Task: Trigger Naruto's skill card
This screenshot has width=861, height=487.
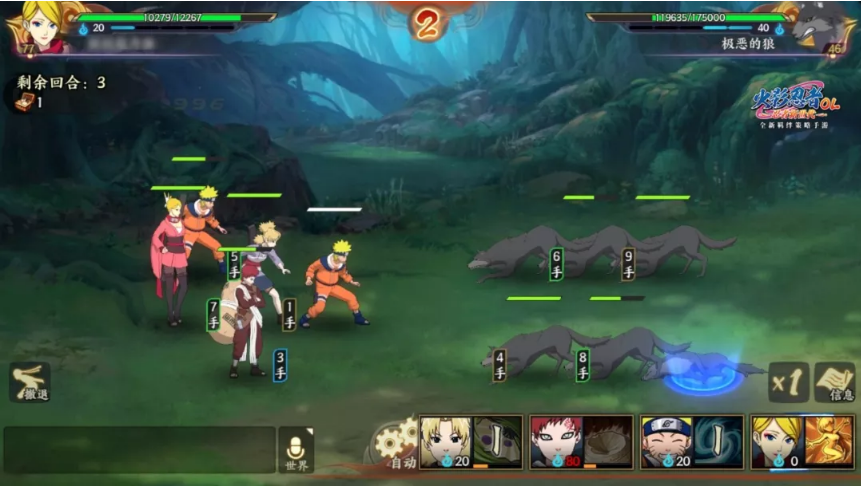Action: click(x=692, y=441)
